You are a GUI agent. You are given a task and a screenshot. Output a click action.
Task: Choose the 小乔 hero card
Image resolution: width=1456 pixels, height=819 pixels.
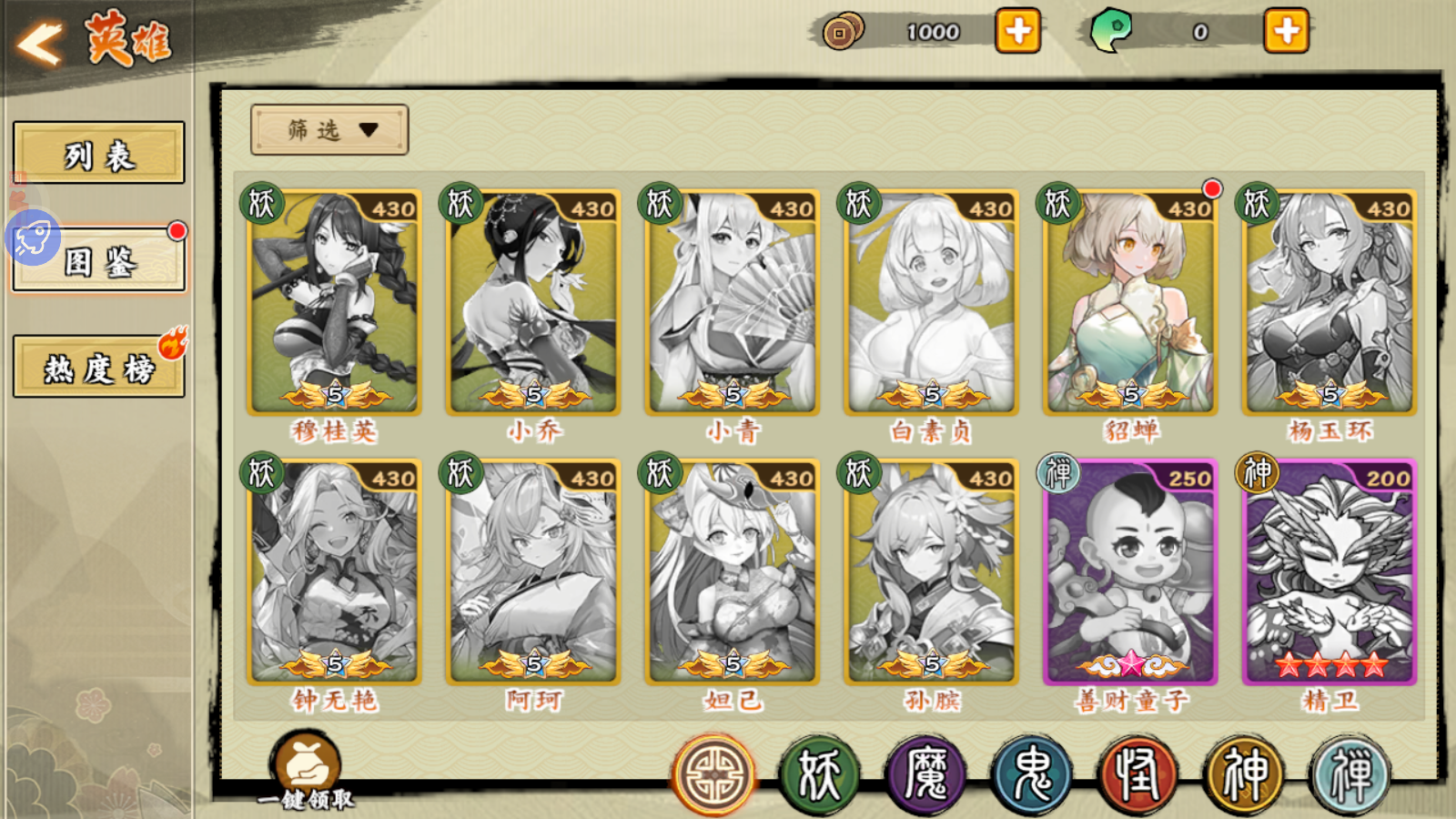[x=533, y=303]
